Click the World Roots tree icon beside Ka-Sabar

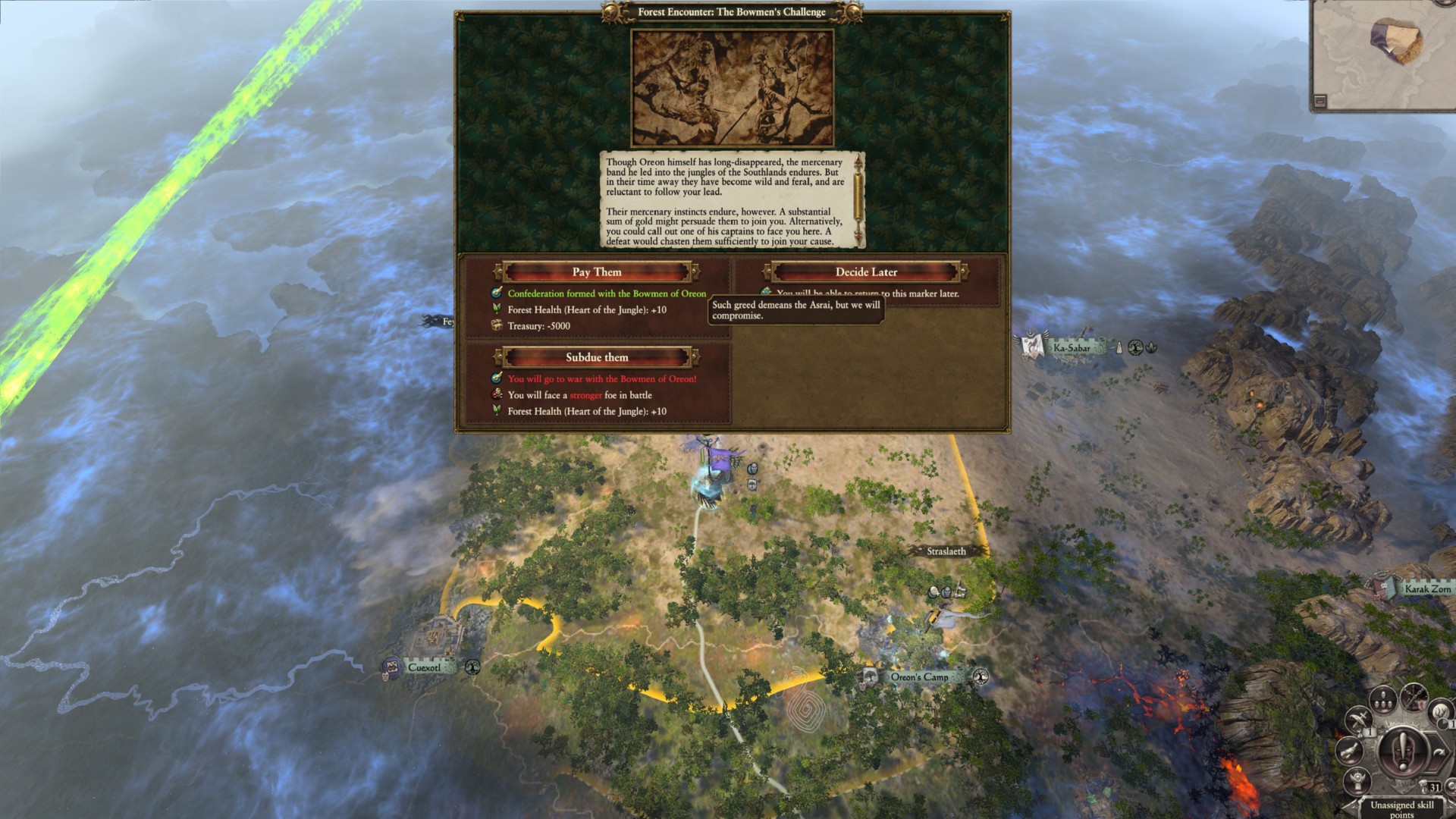[1135, 348]
